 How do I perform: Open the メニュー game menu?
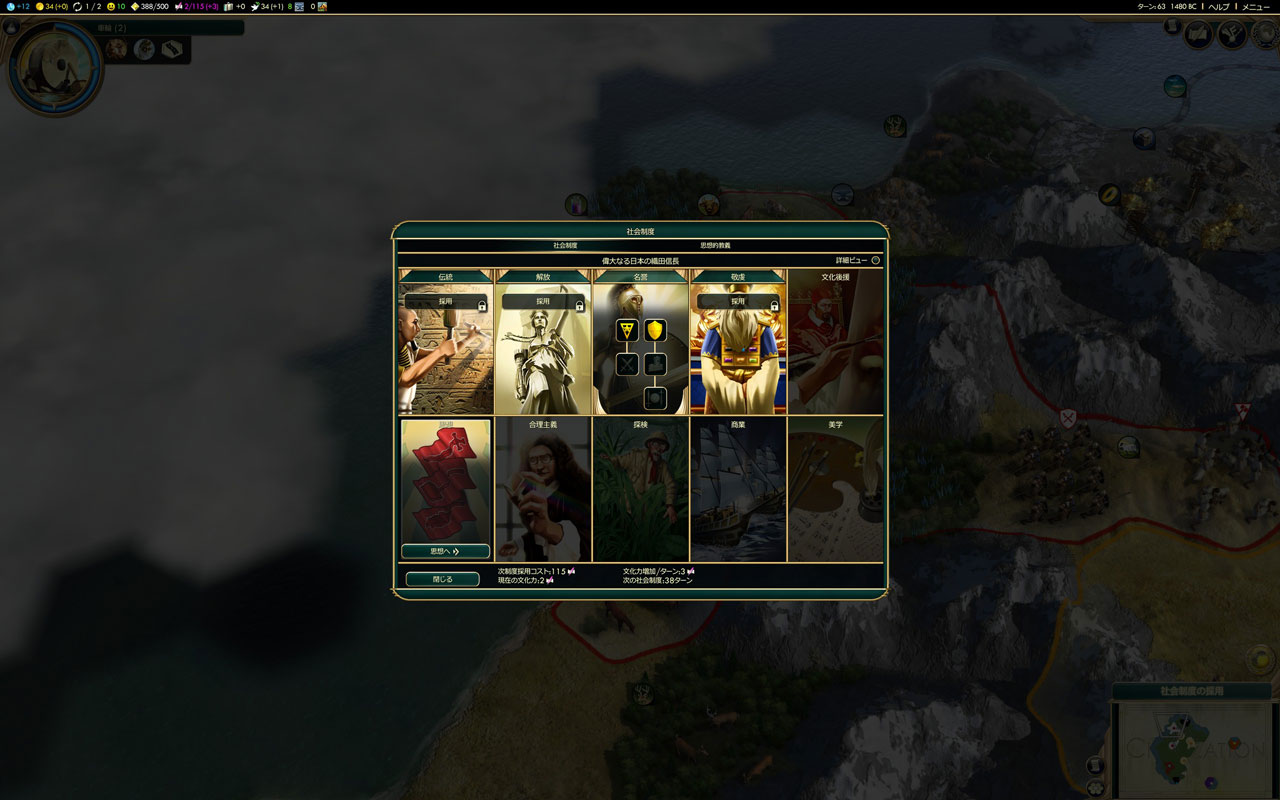[1256, 7]
